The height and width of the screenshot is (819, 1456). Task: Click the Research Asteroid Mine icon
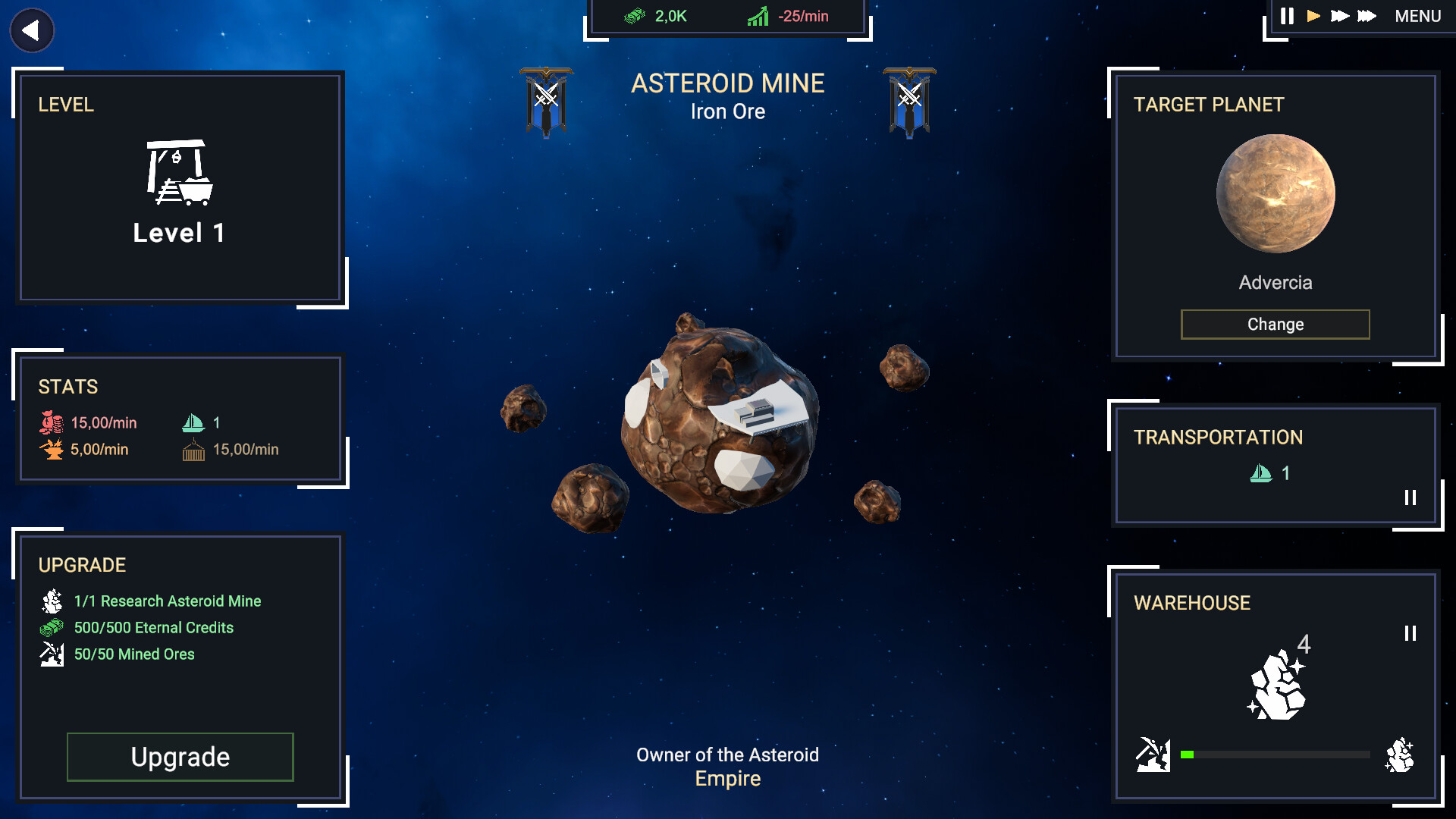click(x=51, y=601)
